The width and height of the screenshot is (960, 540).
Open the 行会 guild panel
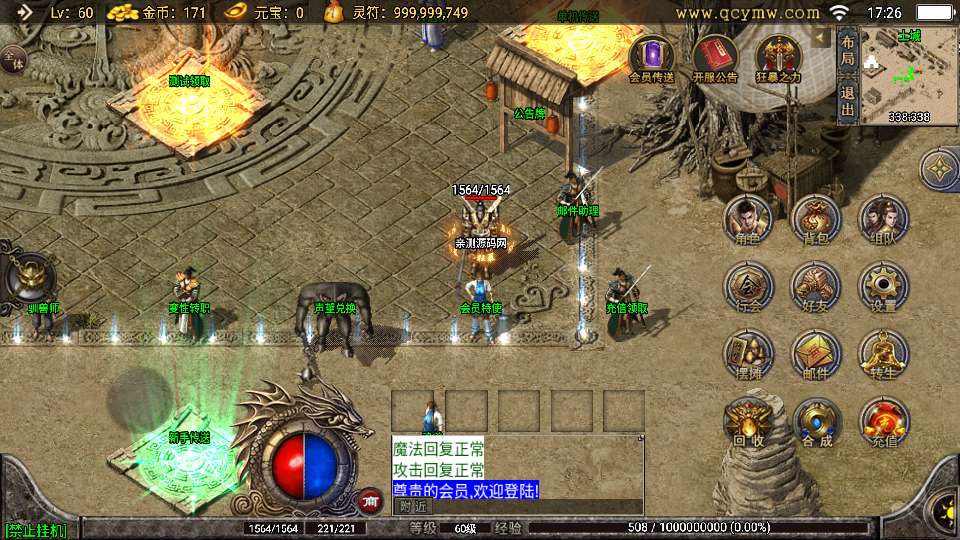pos(748,286)
